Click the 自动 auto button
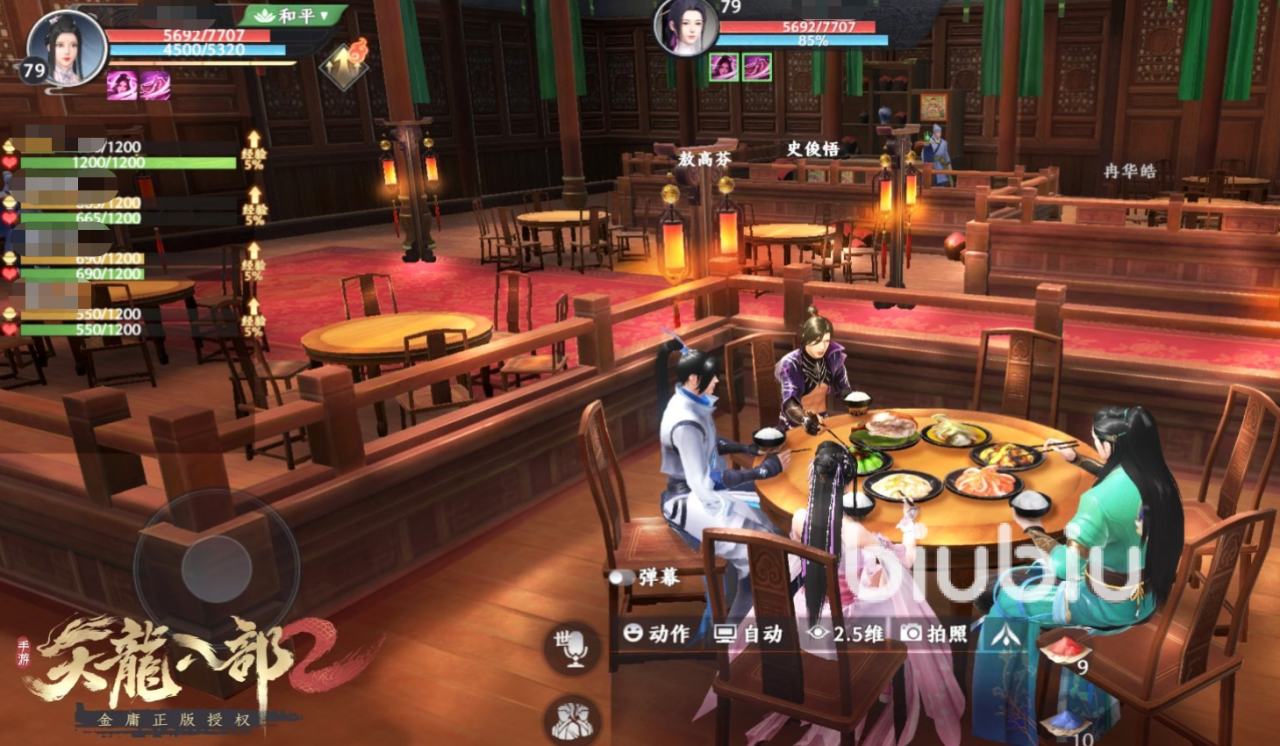 click(x=748, y=633)
